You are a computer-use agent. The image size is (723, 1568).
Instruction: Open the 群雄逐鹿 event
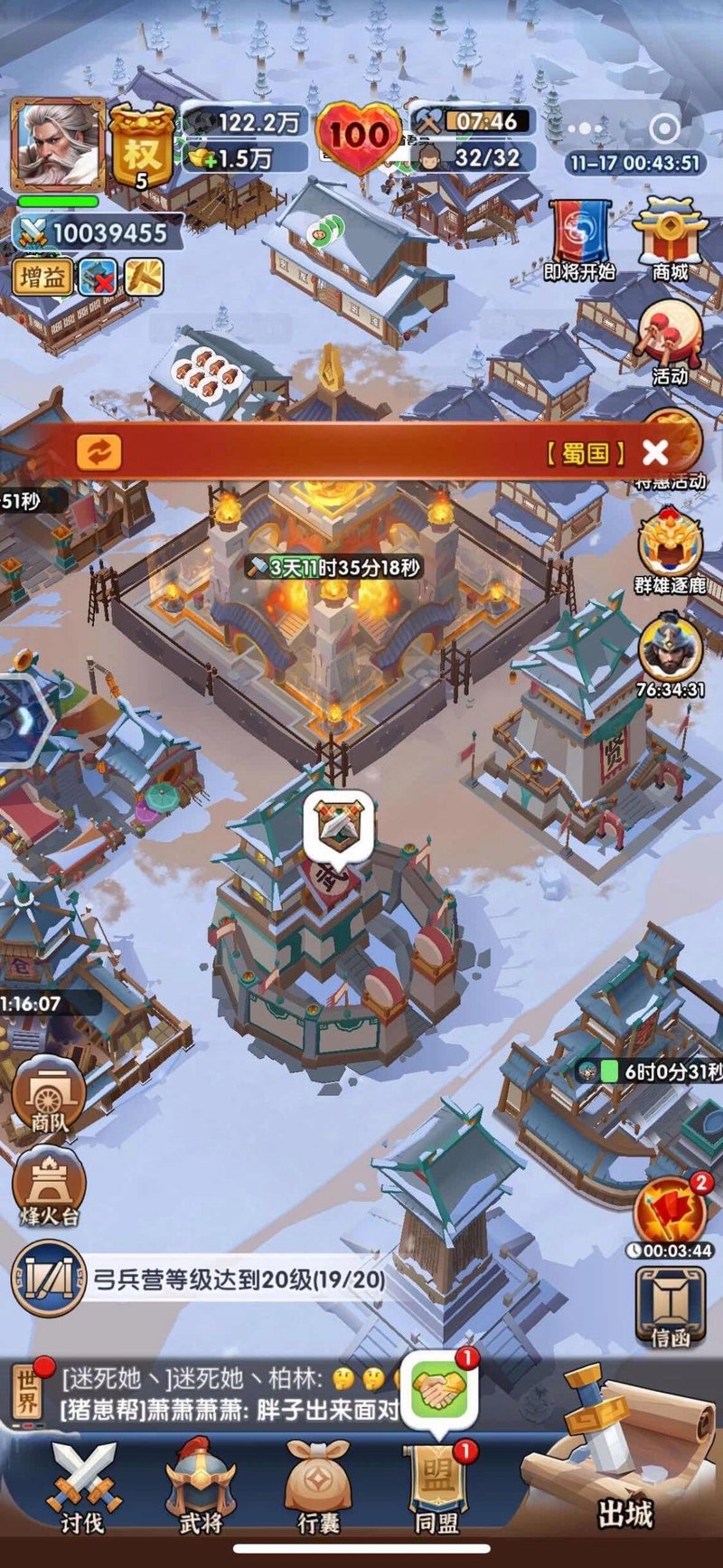coord(671,552)
